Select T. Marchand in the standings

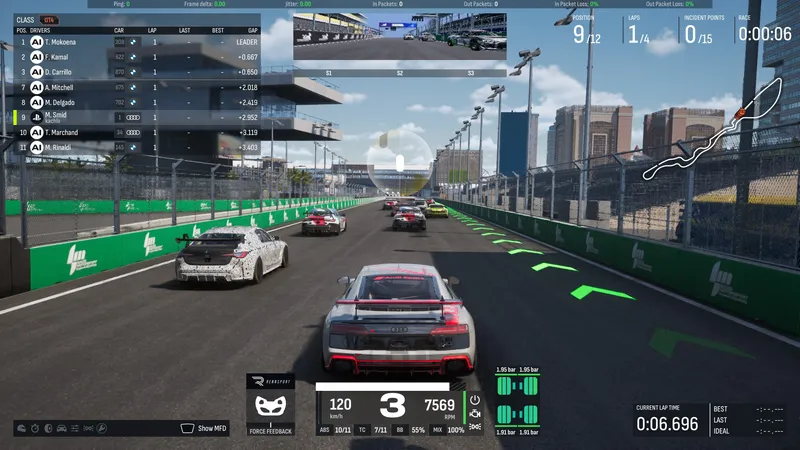(x=130, y=132)
